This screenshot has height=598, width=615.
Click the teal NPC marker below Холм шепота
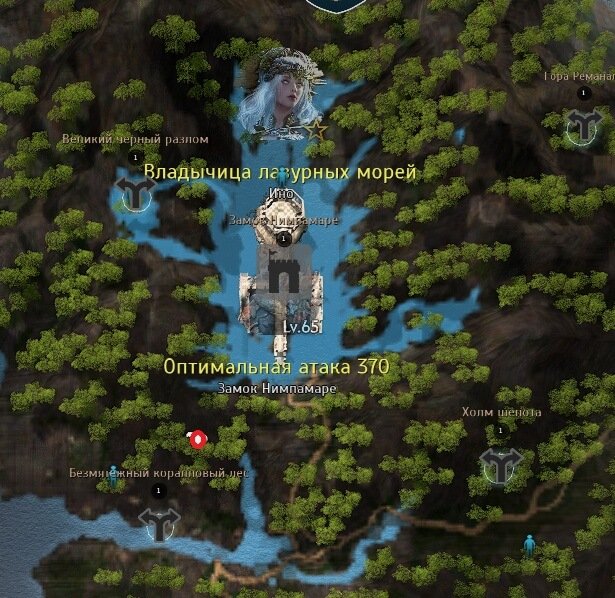point(529,545)
